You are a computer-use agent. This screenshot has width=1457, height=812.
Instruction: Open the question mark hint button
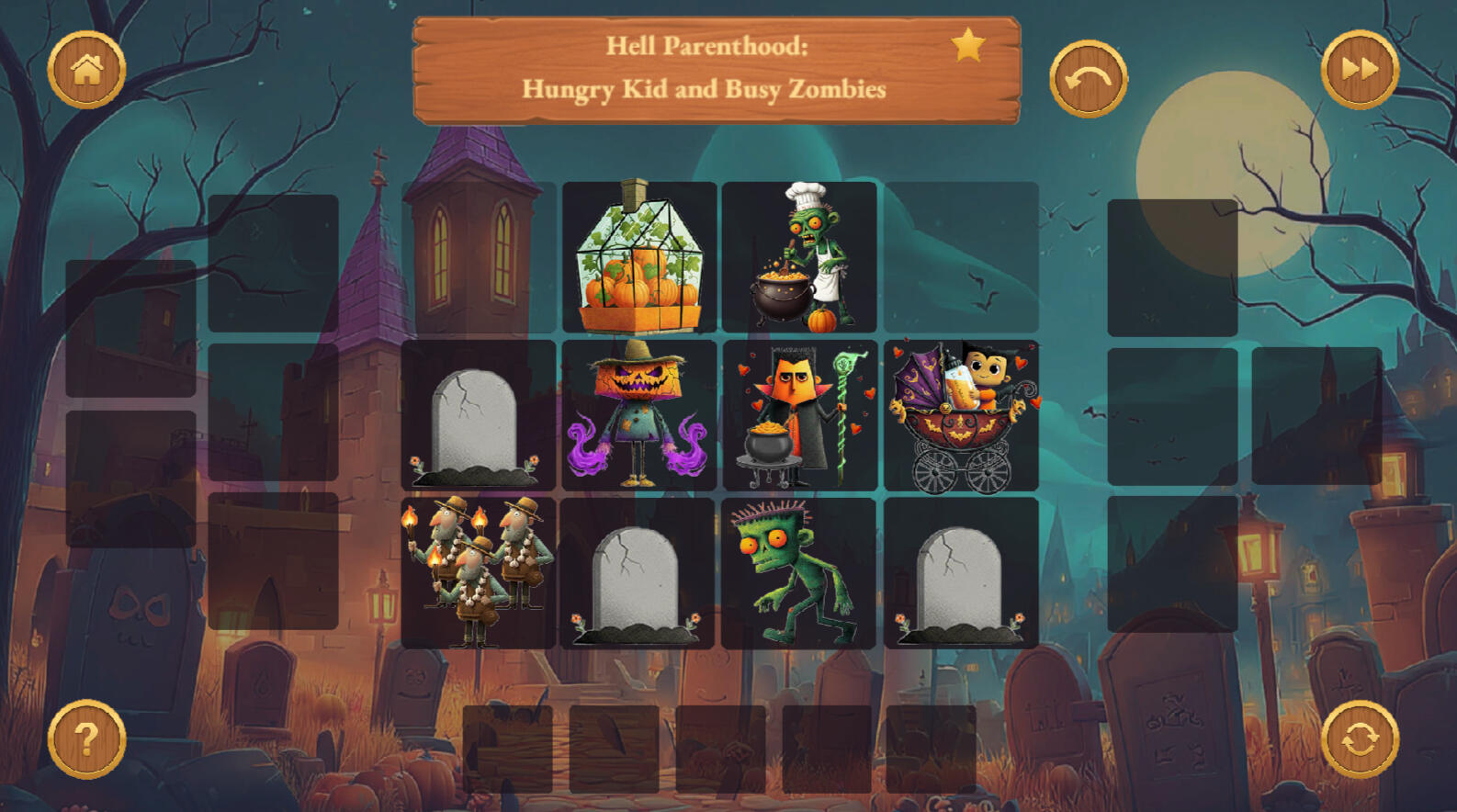[86, 739]
